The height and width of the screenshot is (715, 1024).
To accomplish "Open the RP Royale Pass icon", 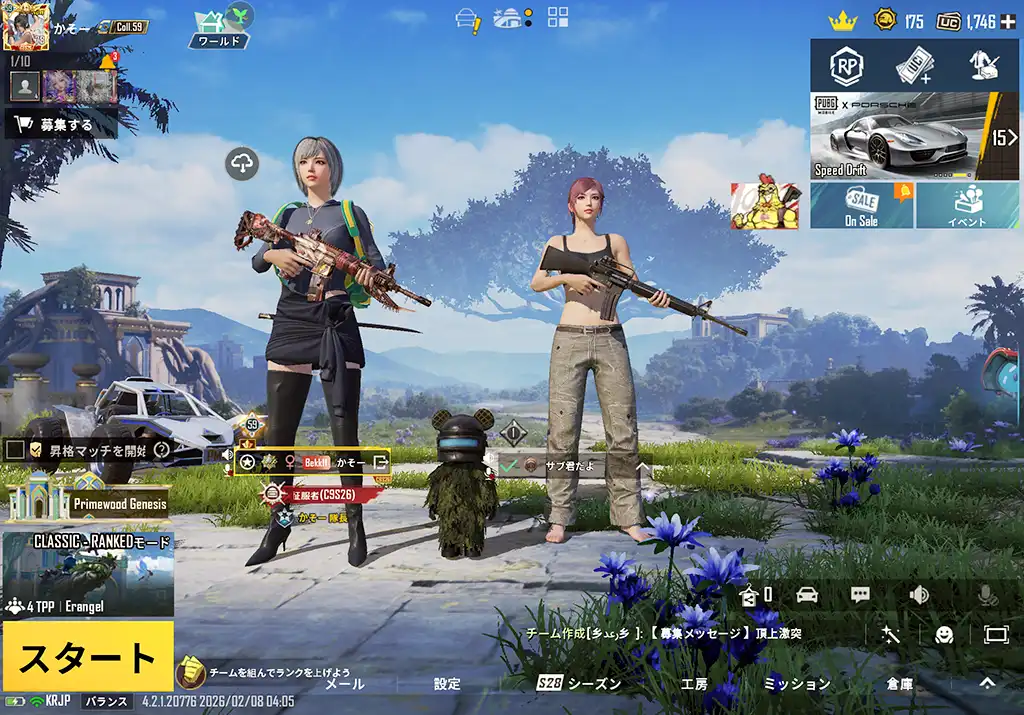I will (847, 66).
